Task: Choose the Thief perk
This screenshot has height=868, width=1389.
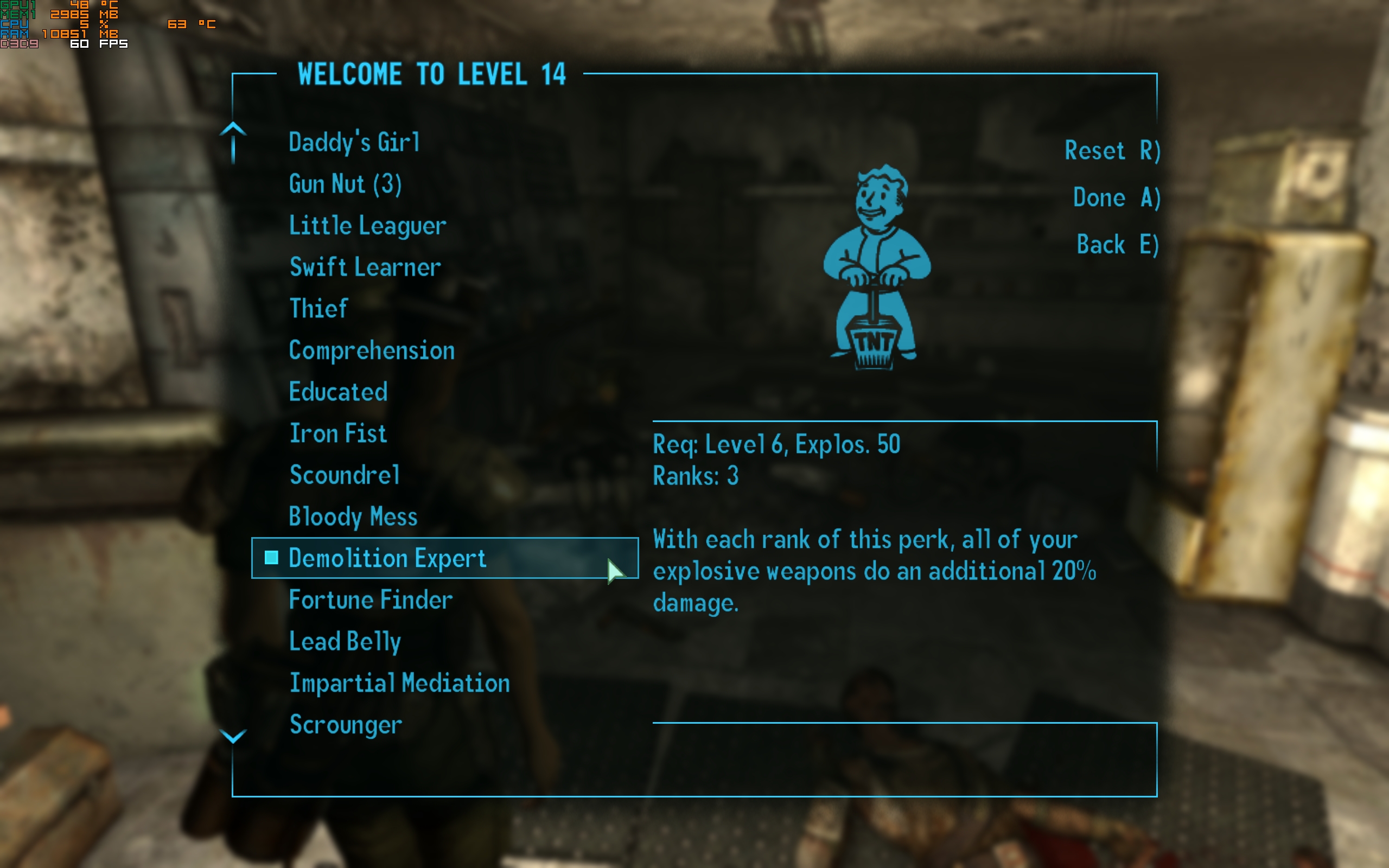Action: pos(318,309)
